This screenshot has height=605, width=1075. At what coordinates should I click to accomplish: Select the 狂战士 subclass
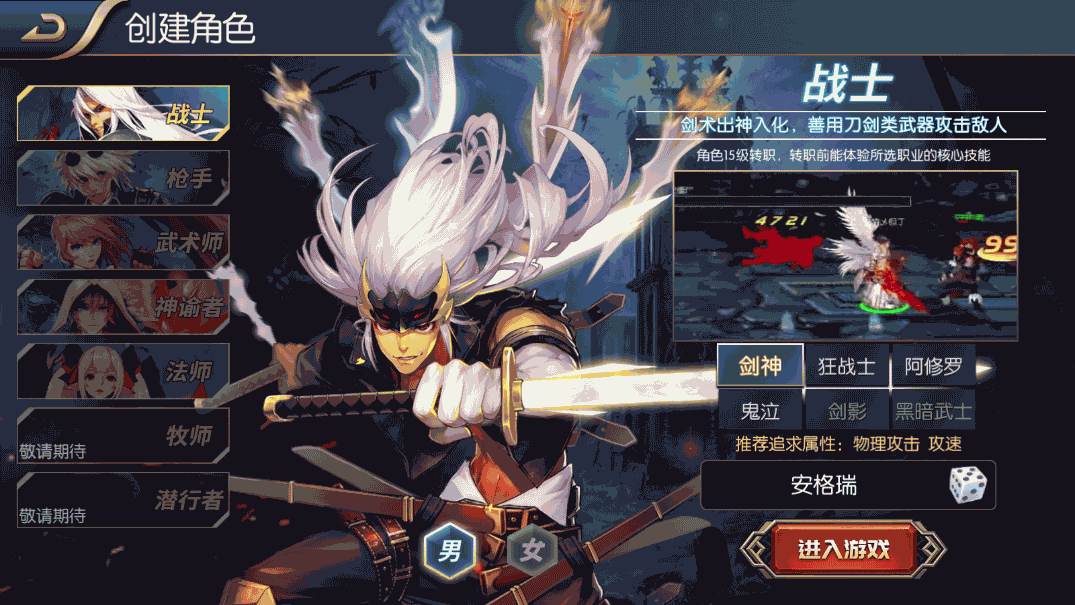click(846, 366)
